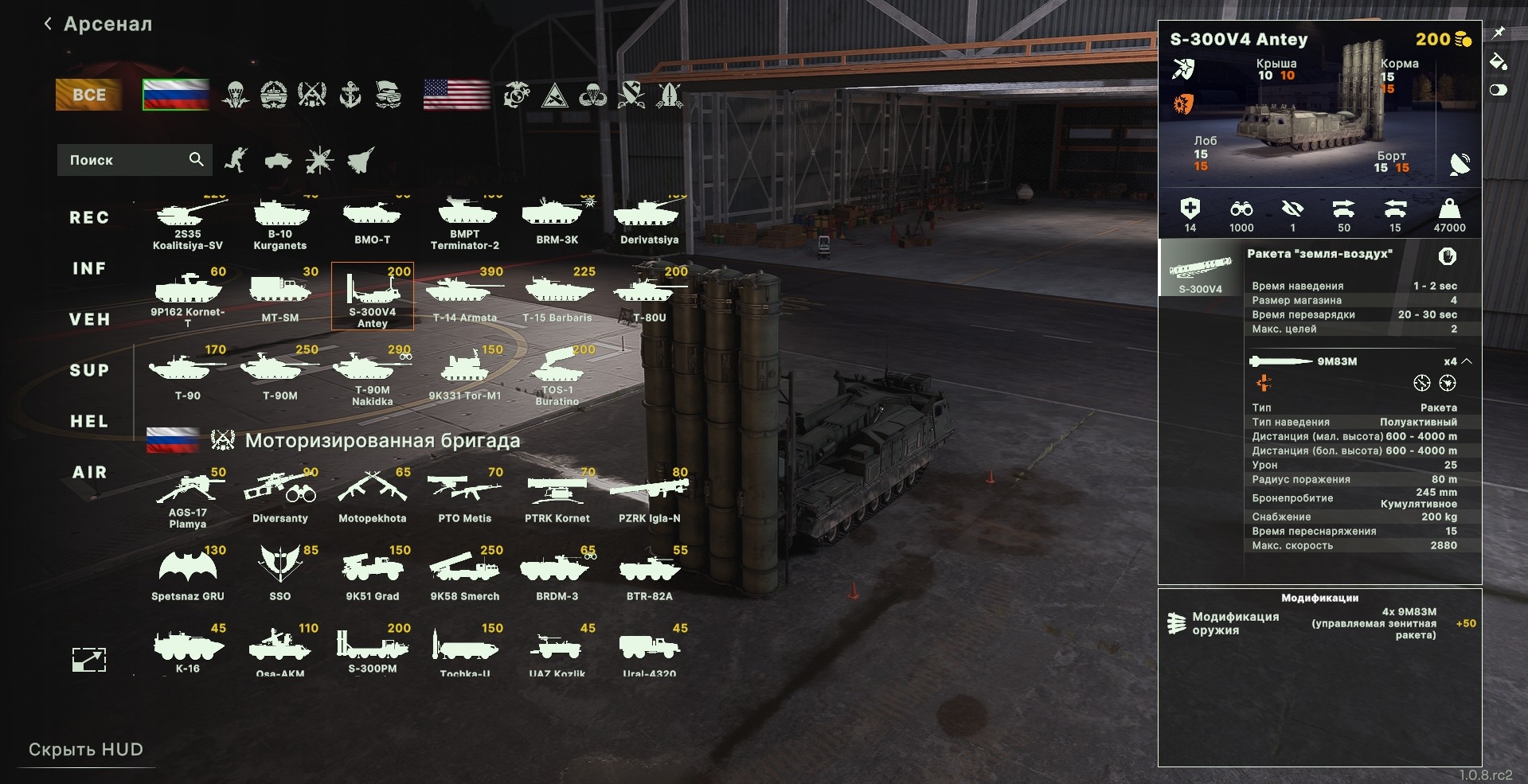Viewport: 1528px width, 784px height.
Task: Pick the TOS-1 Buratino unit
Action: click(x=557, y=374)
